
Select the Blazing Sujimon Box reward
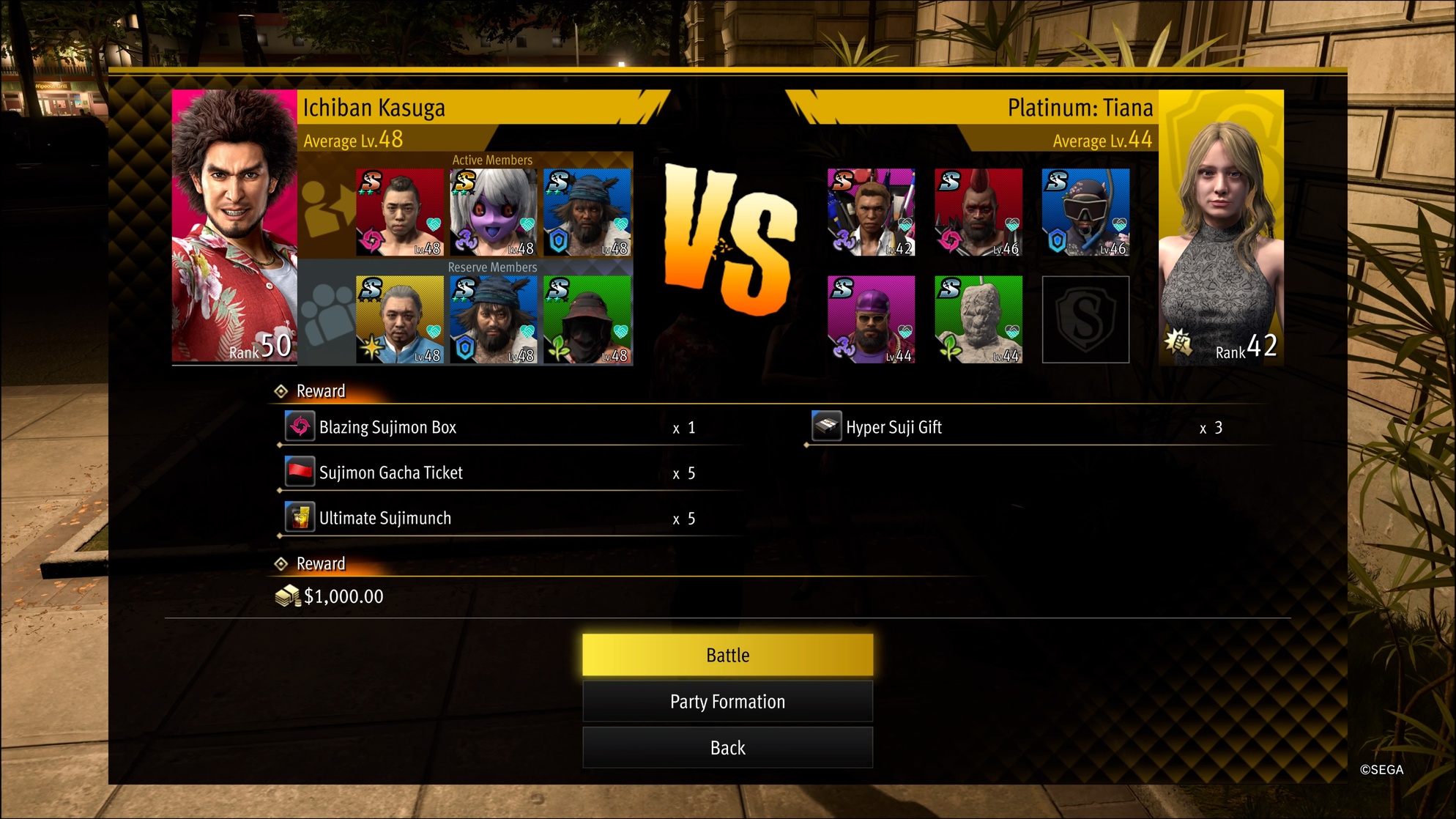(388, 428)
